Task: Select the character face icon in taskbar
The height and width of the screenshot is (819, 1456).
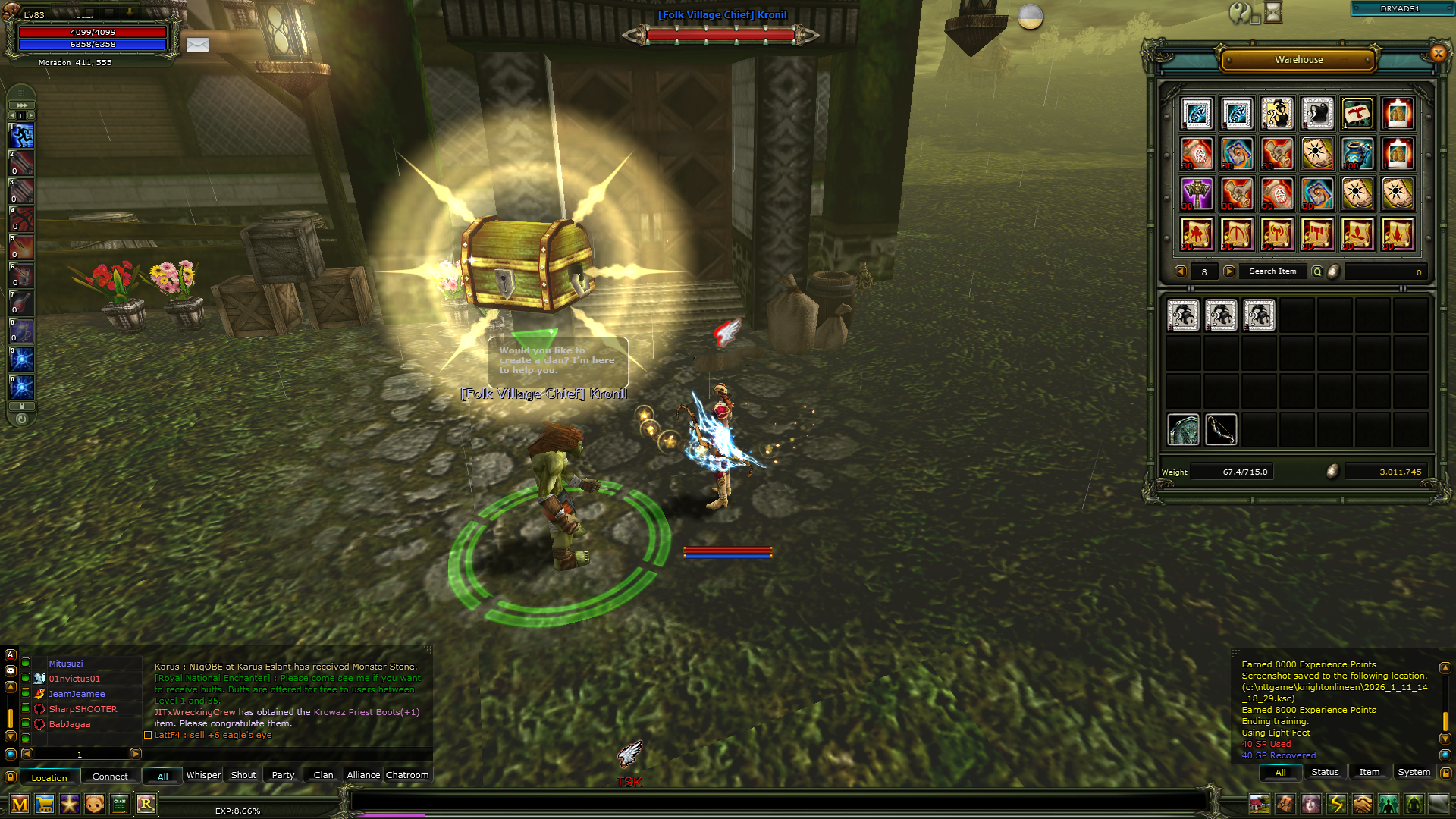Action: [x=1311, y=804]
